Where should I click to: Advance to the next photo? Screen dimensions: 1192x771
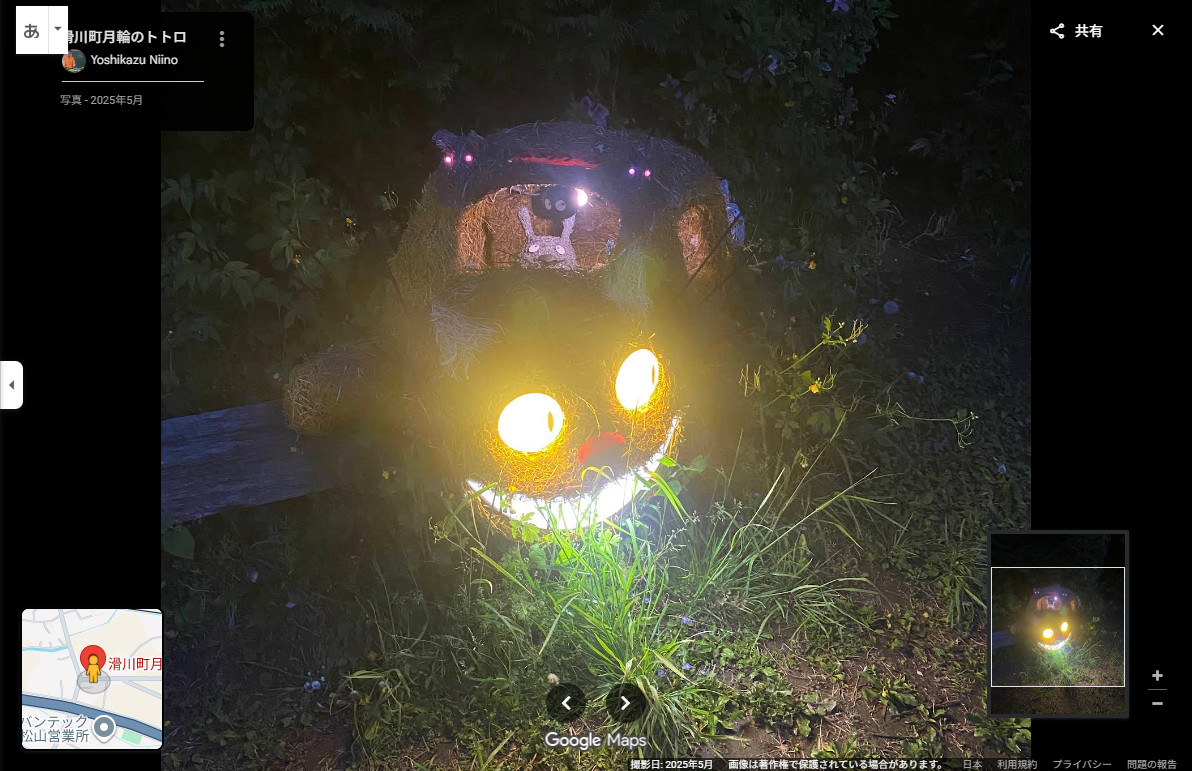626,703
